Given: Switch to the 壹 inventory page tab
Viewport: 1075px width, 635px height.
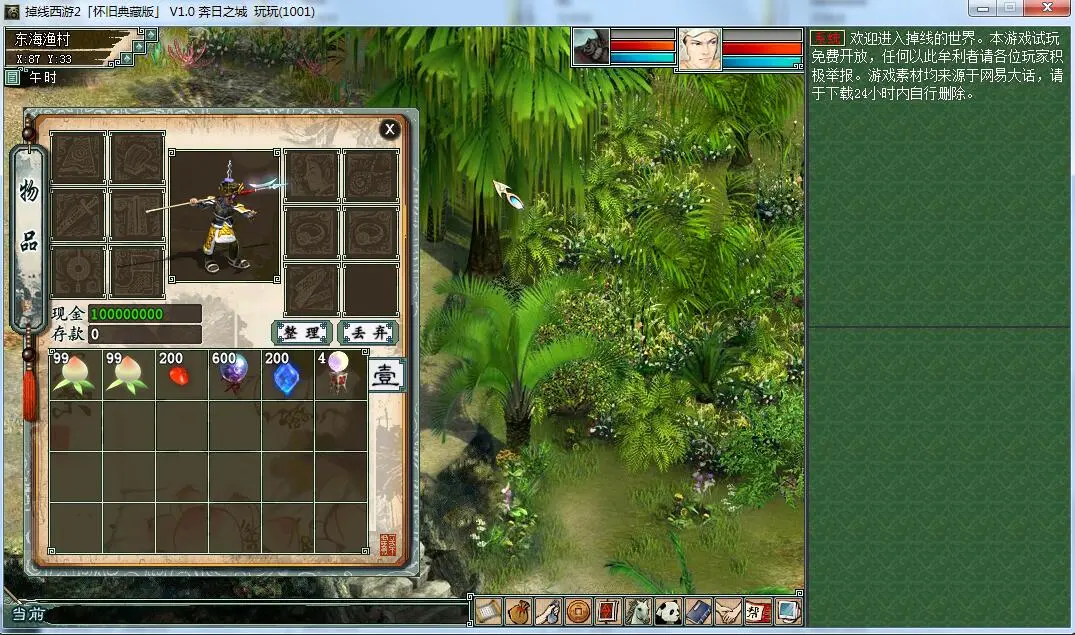Looking at the screenshot, I should coord(386,376).
